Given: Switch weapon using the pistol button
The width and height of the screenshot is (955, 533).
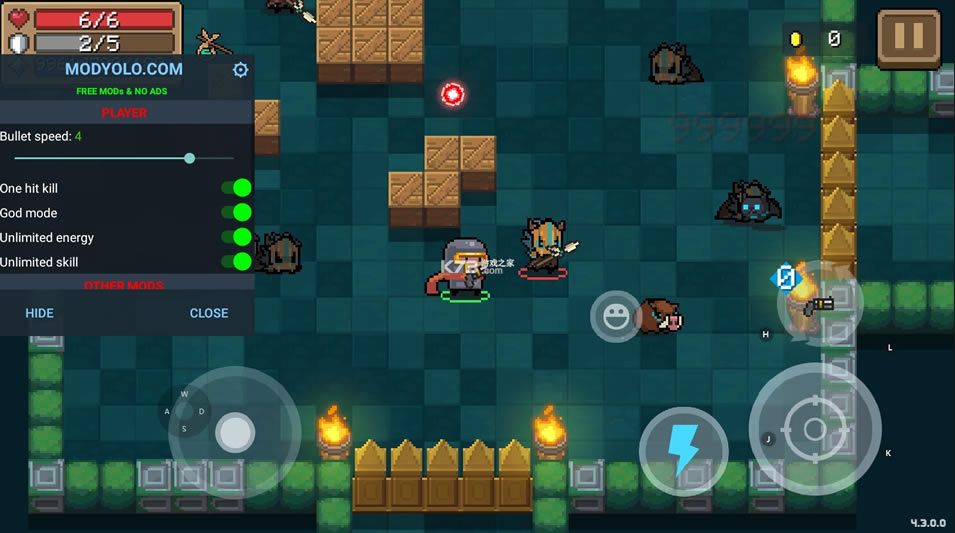Looking at the screenshot, I should [x=820, y=305].
